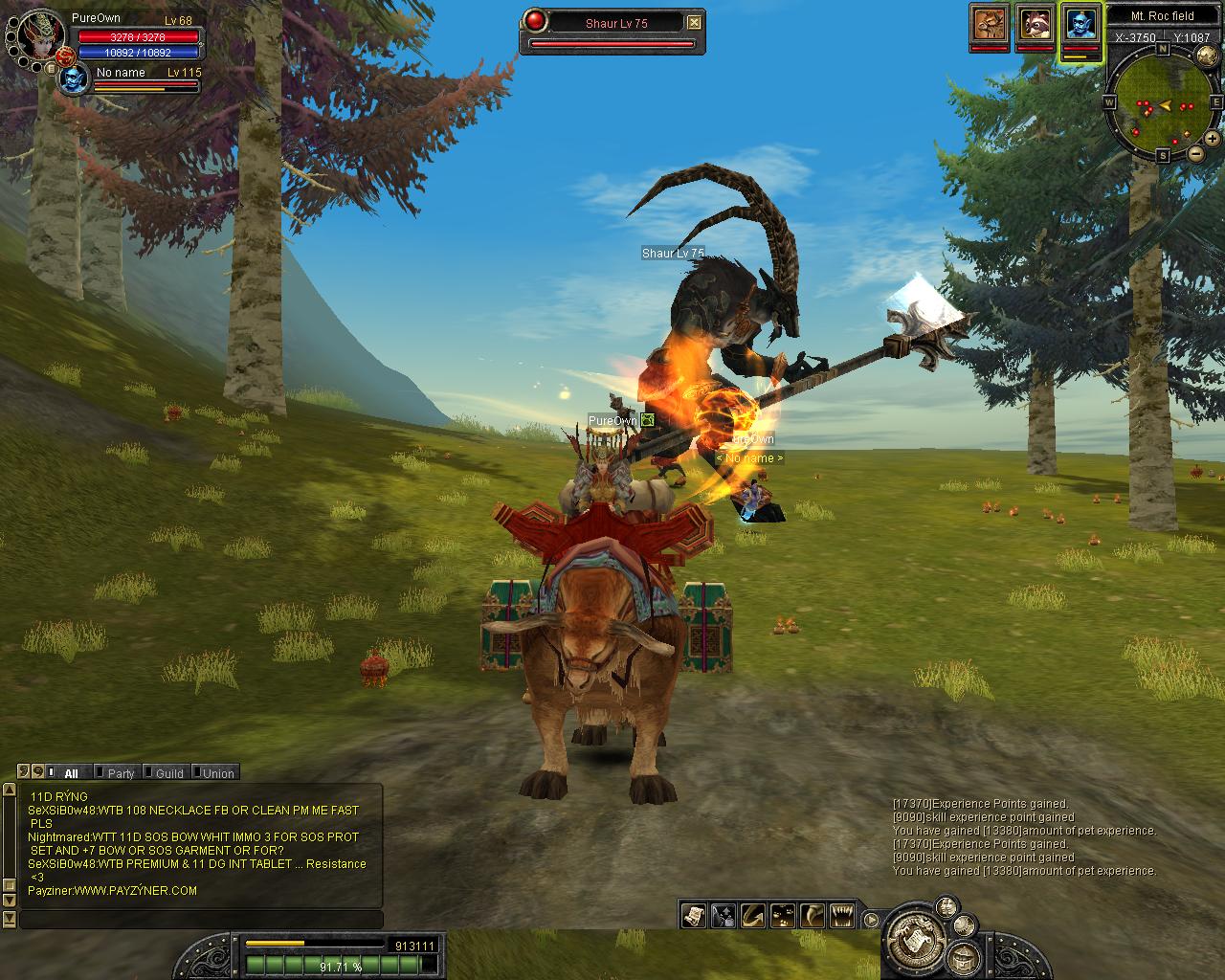Switch chat to the Union tab
1225x980 pixels.
coord(217,773)
